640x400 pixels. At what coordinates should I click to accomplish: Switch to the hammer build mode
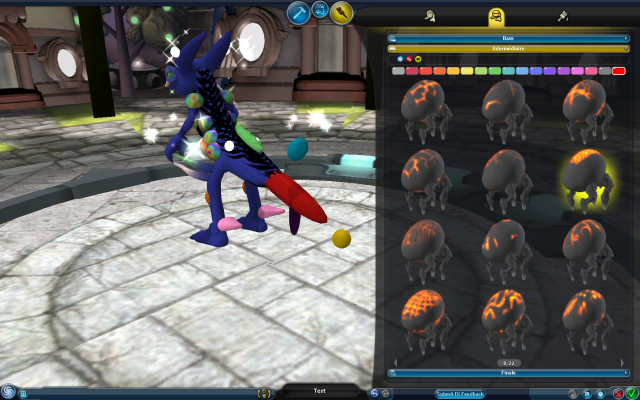[298, 11]
